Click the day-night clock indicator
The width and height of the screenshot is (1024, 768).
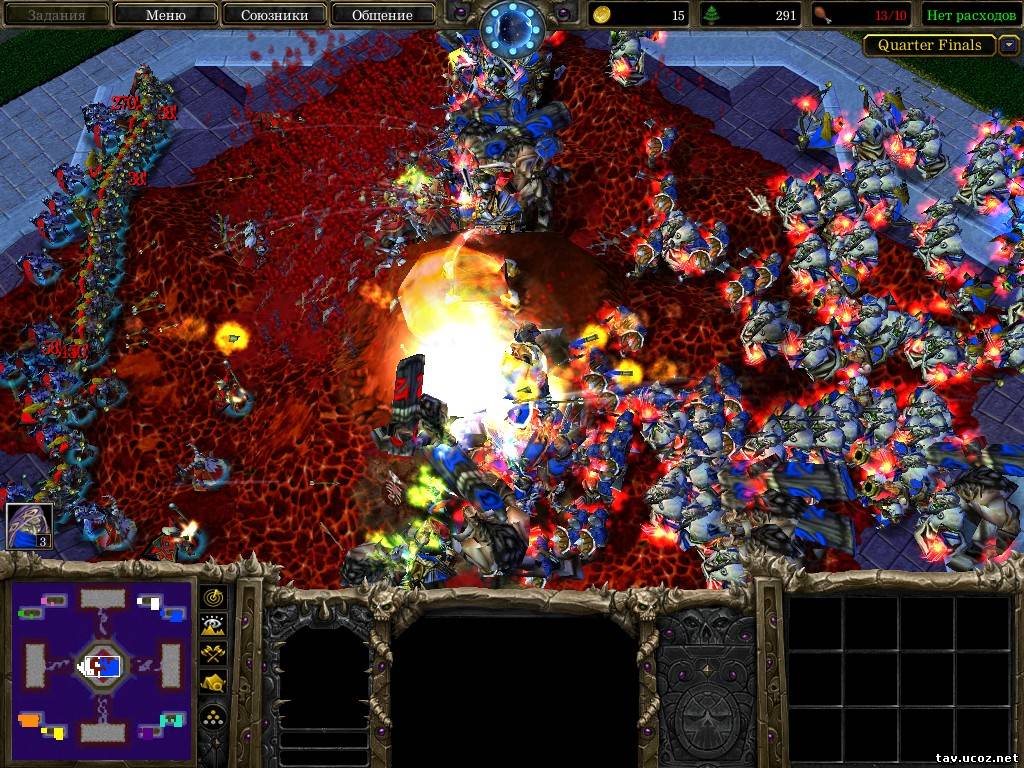click(x=512, y=28)
